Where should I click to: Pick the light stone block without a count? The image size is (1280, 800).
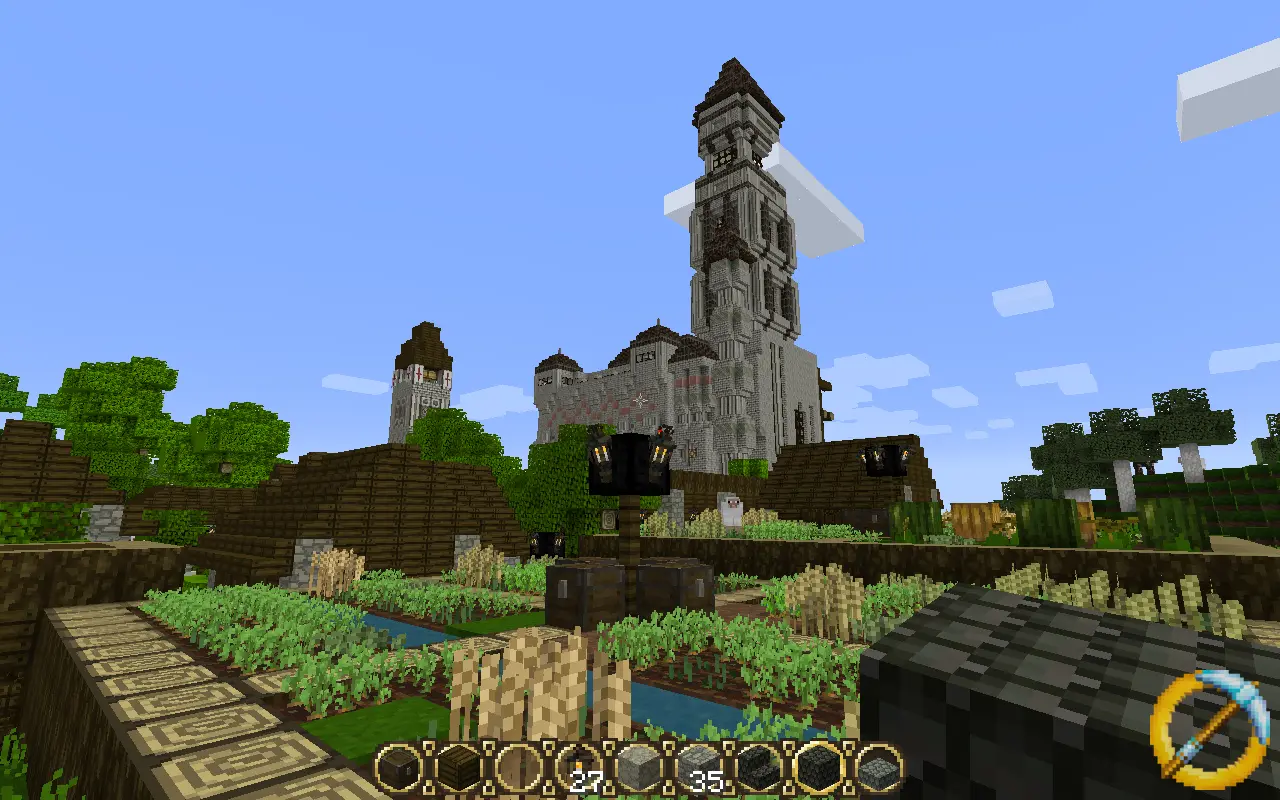[638, 768]
